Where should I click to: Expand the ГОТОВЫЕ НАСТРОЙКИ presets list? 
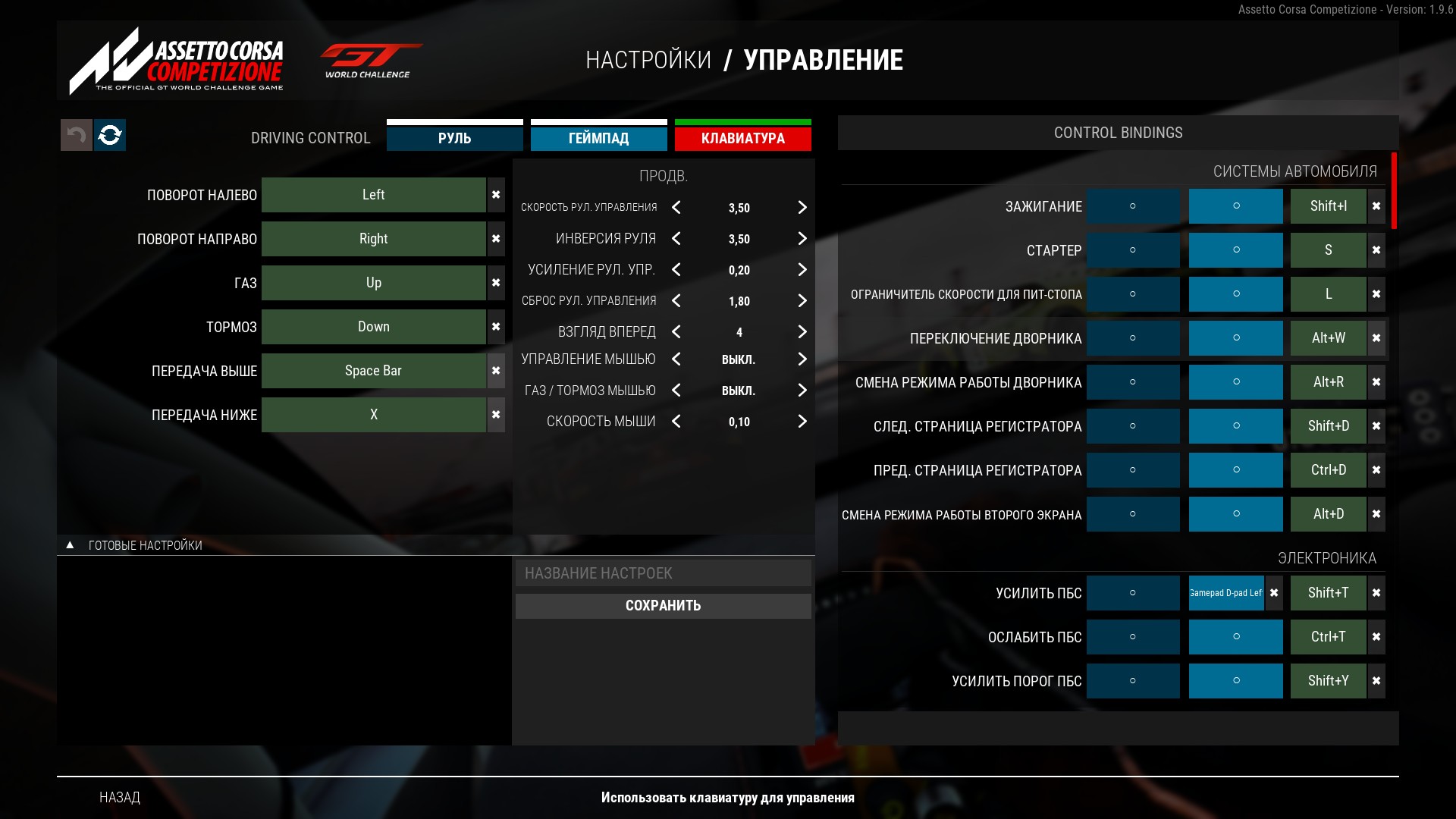coord(70,545)
